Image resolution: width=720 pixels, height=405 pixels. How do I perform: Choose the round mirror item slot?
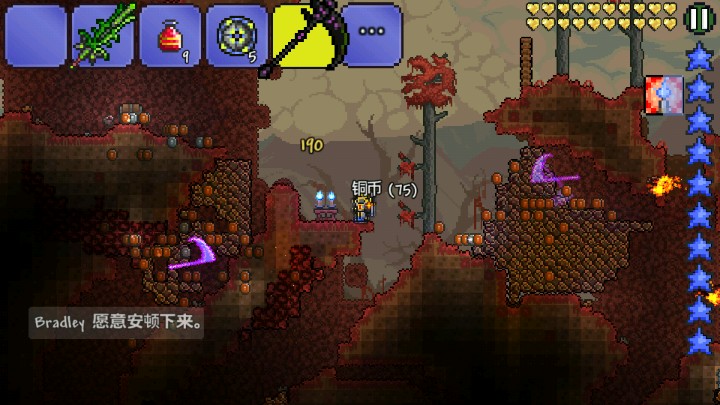pyautogui.click(x=237, y=35)
